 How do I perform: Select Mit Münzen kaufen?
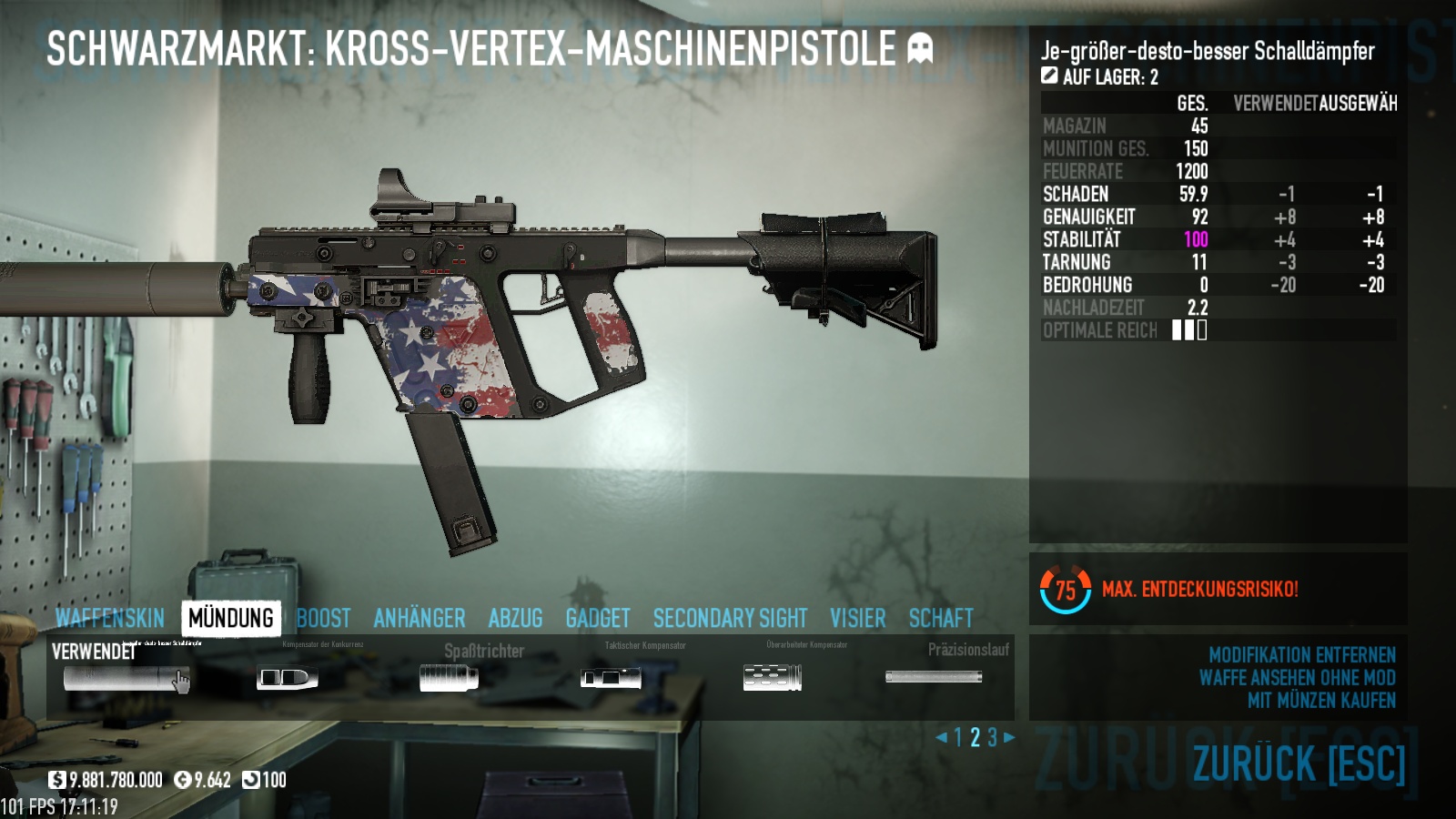[x=1321, y=701]
